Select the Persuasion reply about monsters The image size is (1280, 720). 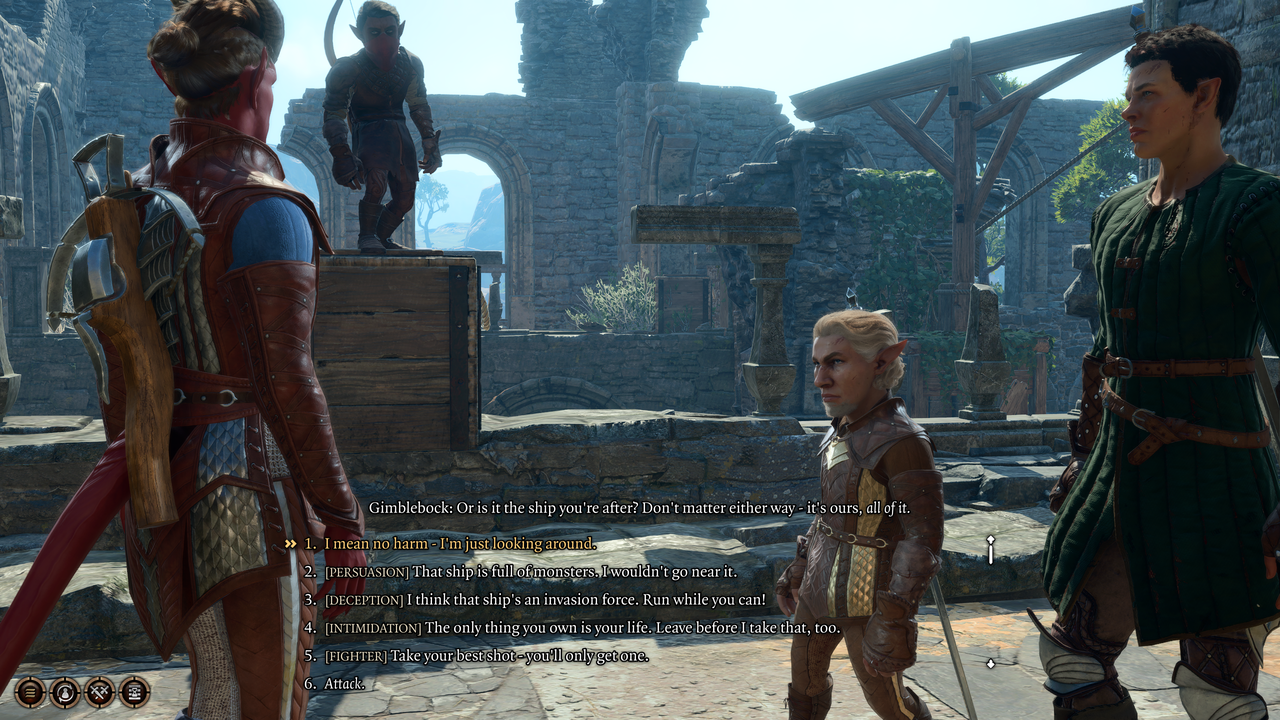pos(530,572)
